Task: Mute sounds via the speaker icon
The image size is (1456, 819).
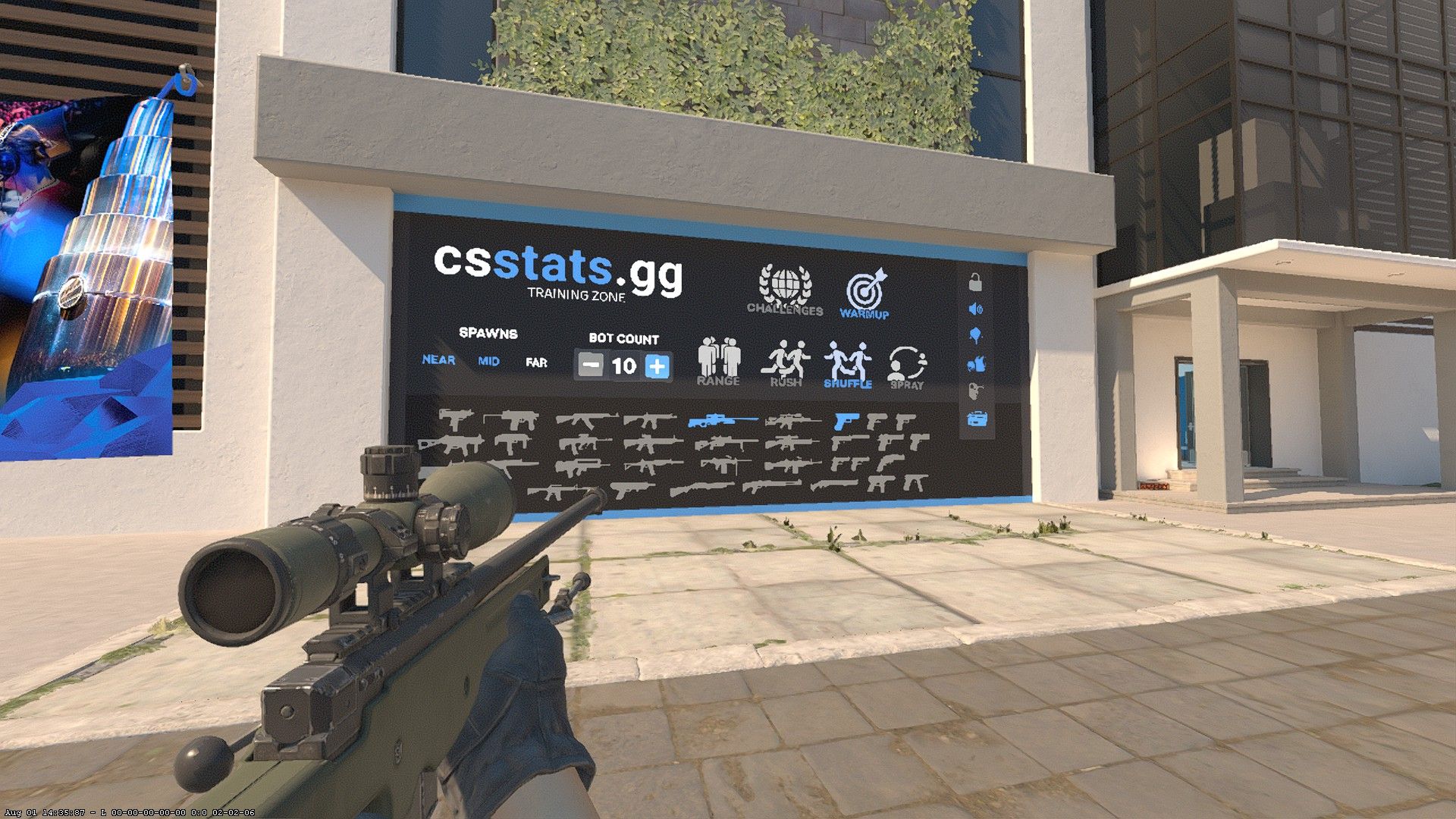Action: pos(975,308)
